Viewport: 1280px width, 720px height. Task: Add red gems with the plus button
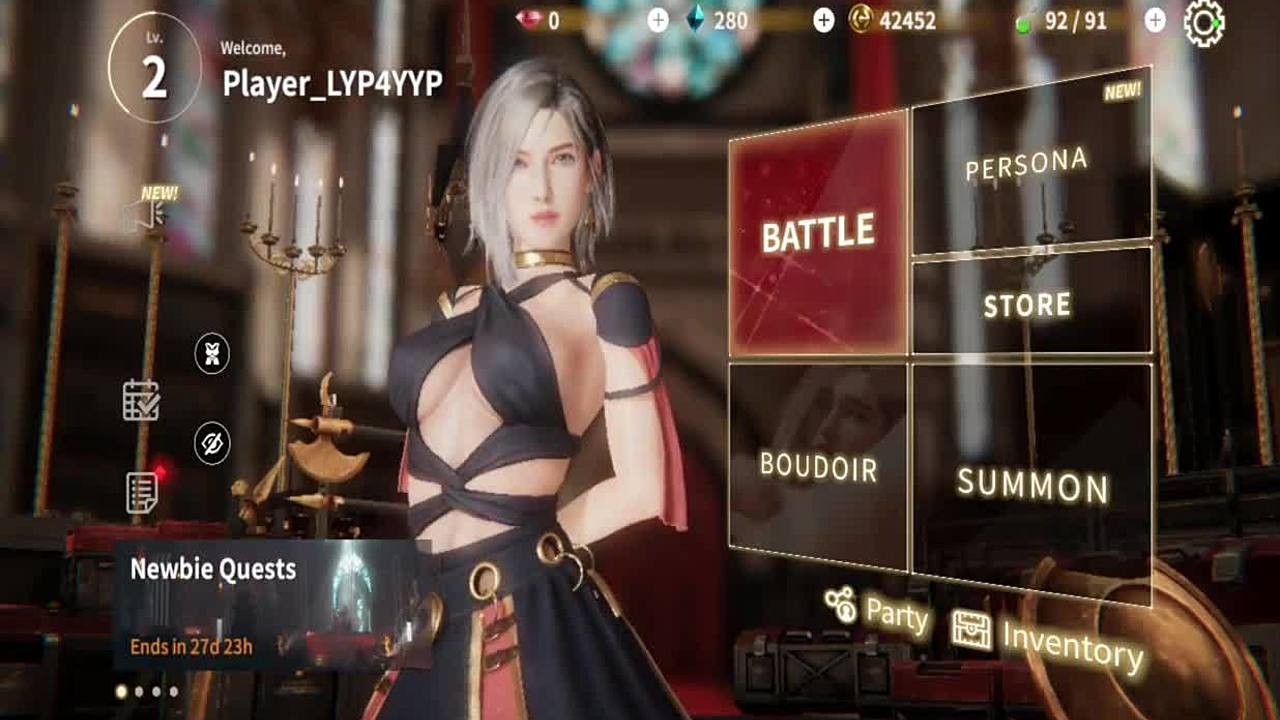tap(658, 21)
